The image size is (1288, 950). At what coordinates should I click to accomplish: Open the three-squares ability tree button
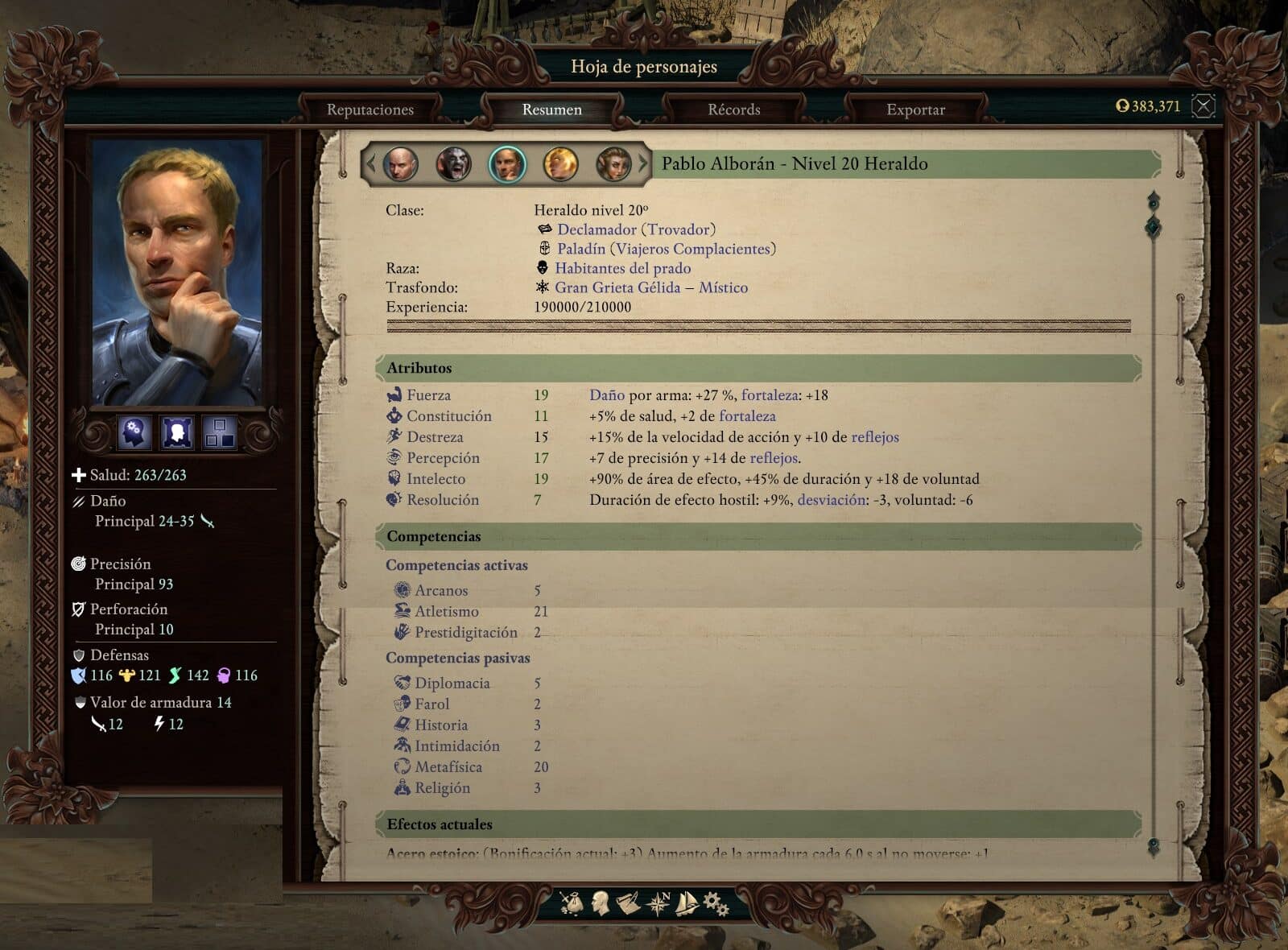point(219,432)
